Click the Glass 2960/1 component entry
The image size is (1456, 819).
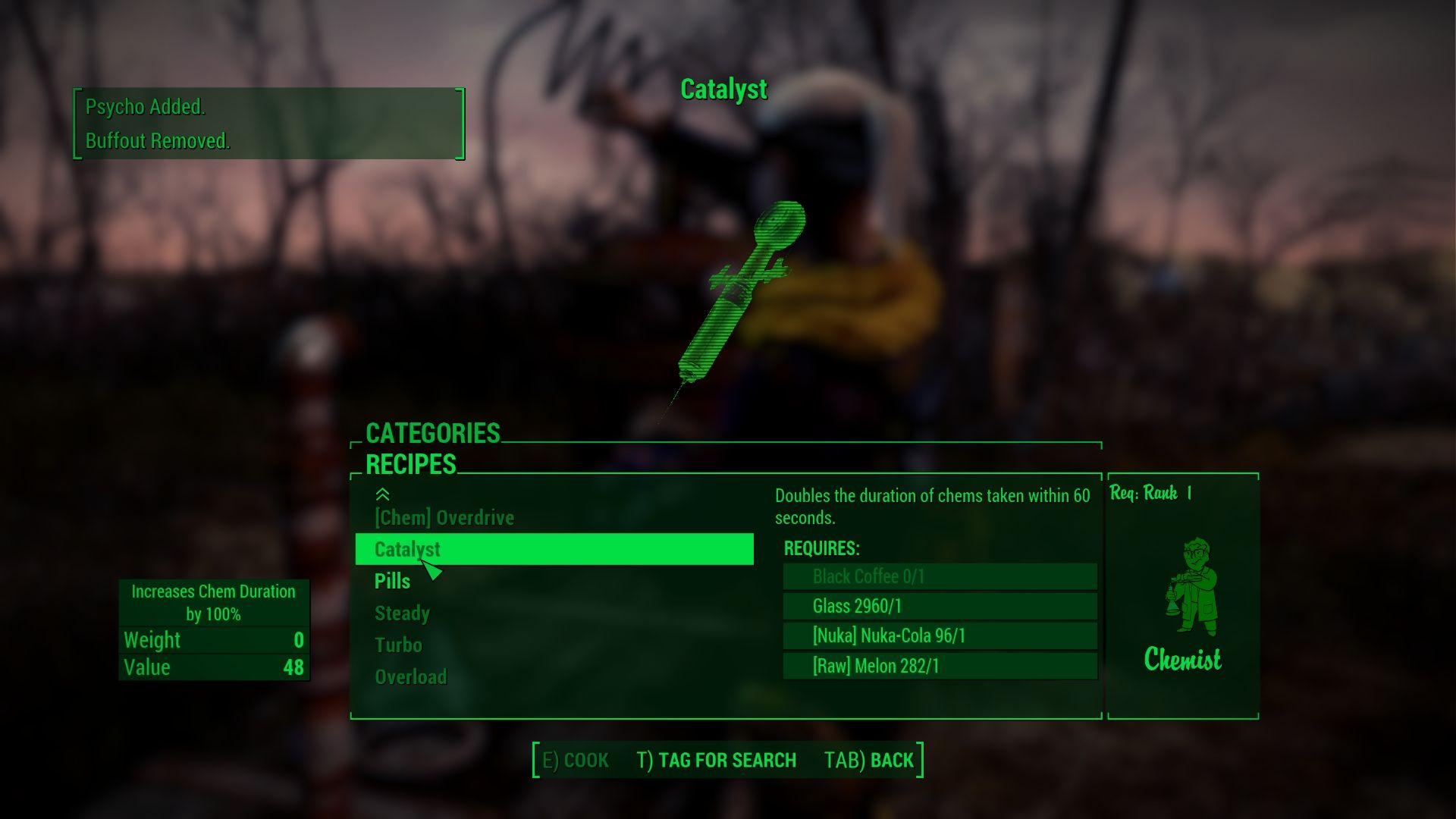938,606
